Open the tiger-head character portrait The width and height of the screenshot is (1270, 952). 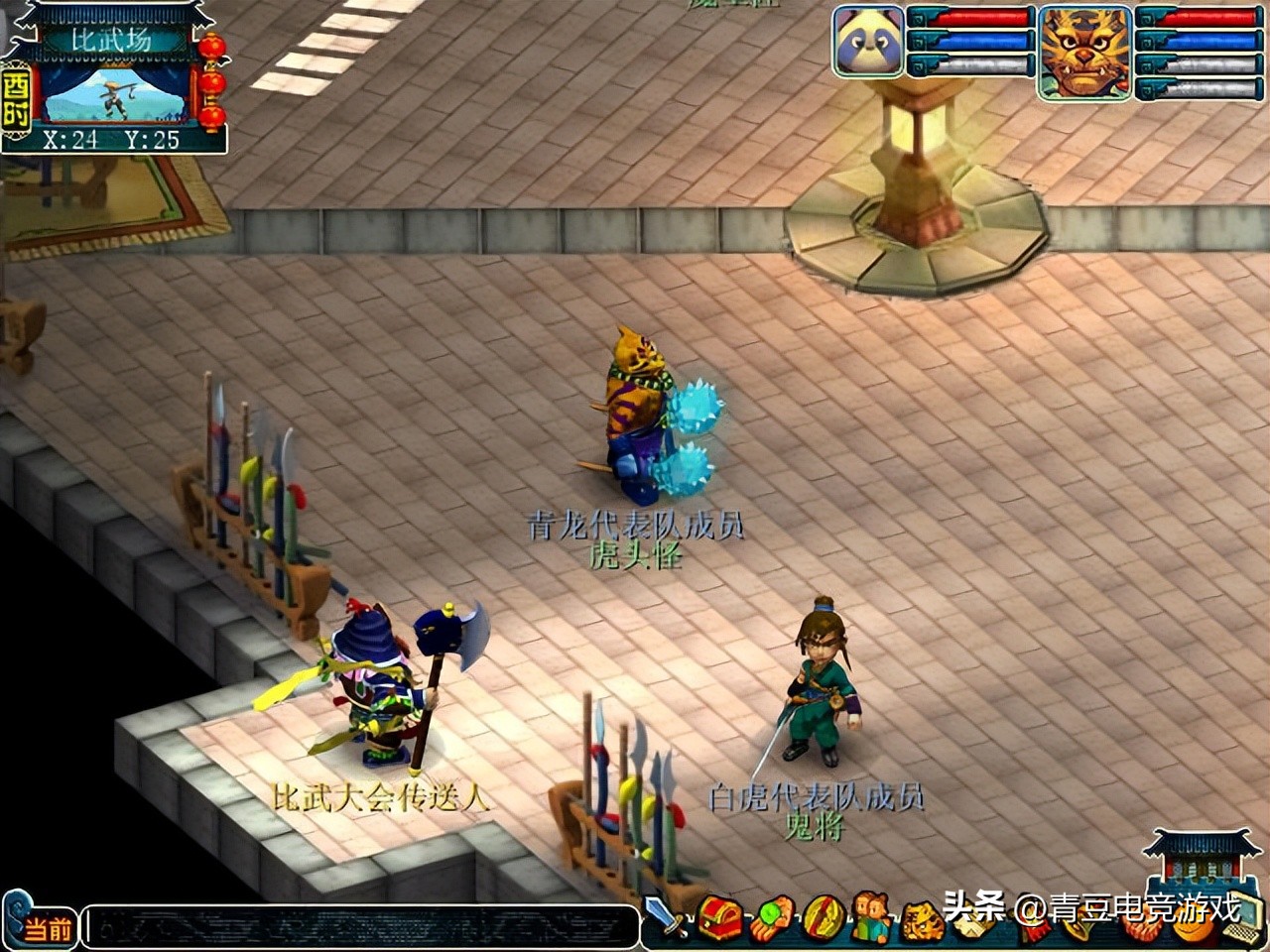pyautogui.click(x=1084, y=53)
